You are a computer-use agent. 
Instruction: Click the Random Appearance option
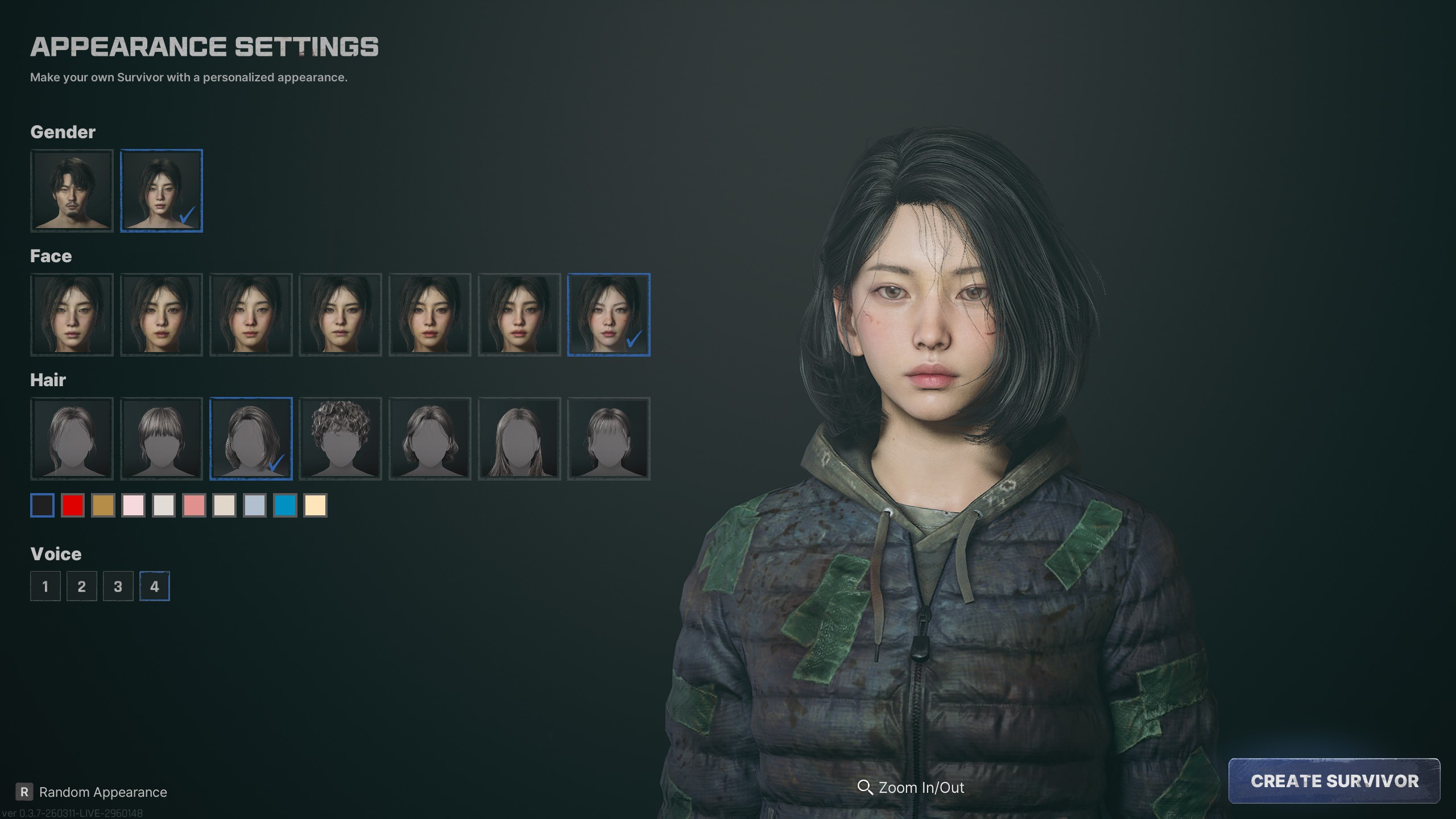[102, 792]
